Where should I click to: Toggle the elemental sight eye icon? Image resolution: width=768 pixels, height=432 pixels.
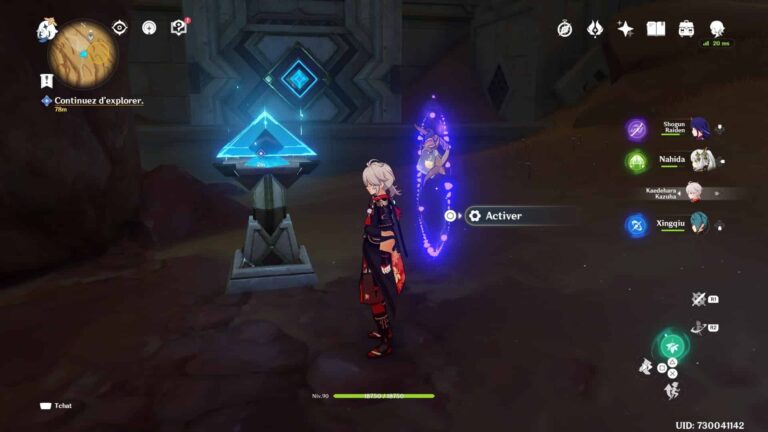[x=120, y=28]
